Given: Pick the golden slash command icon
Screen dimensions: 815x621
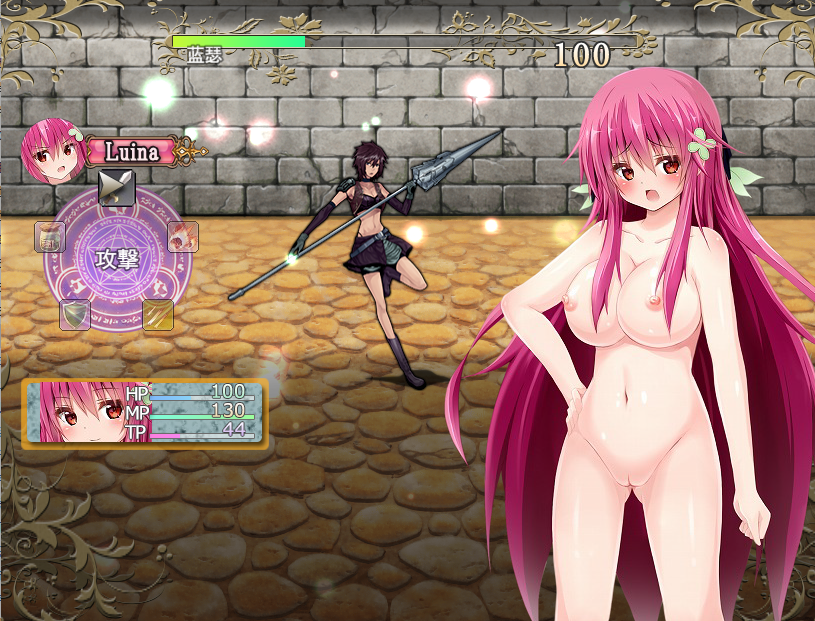Looking at the screenshot, I should pyautogui.click(x=158, y=314).
